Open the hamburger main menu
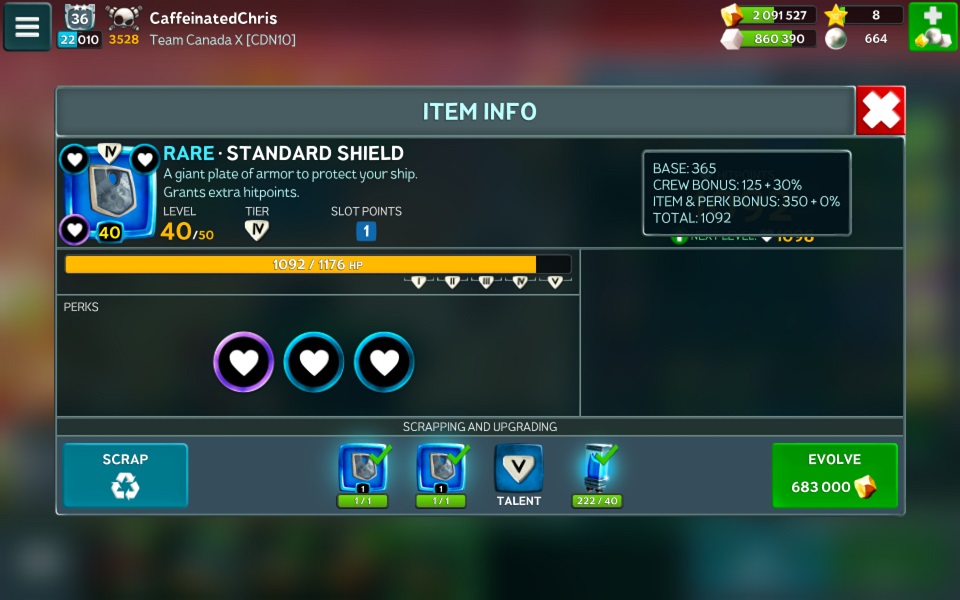Viewport: 960px width, 600px height. coord(27,27)
